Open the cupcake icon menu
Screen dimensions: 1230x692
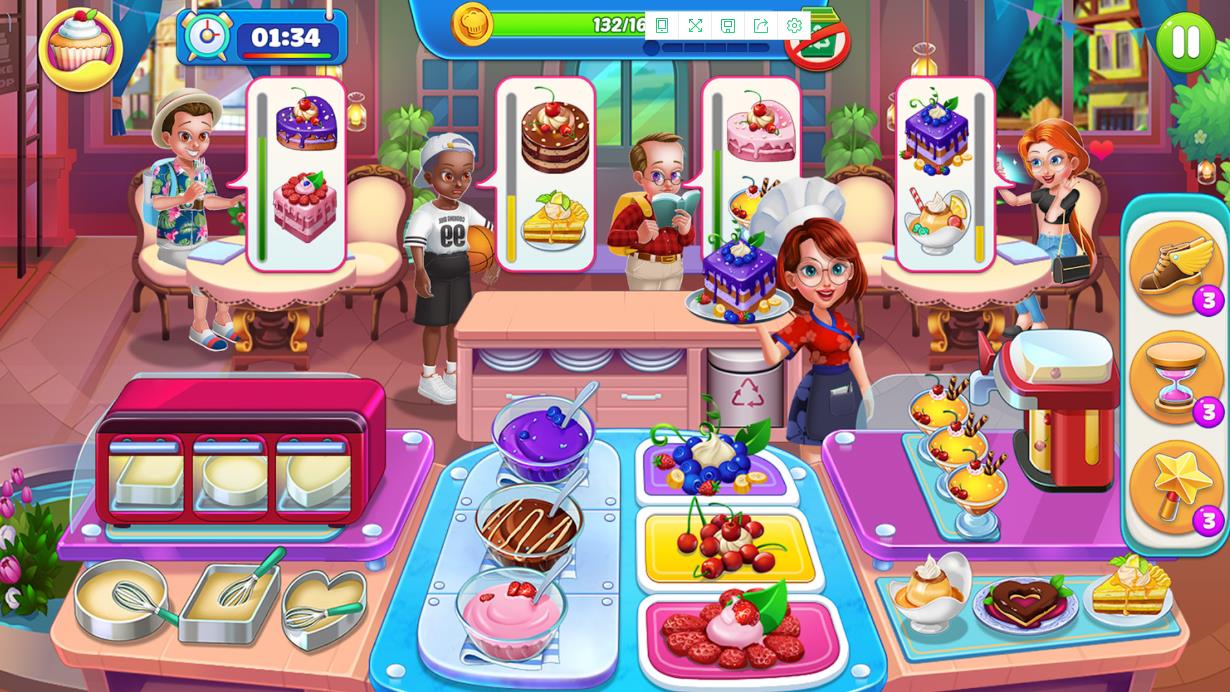(80, 48)
